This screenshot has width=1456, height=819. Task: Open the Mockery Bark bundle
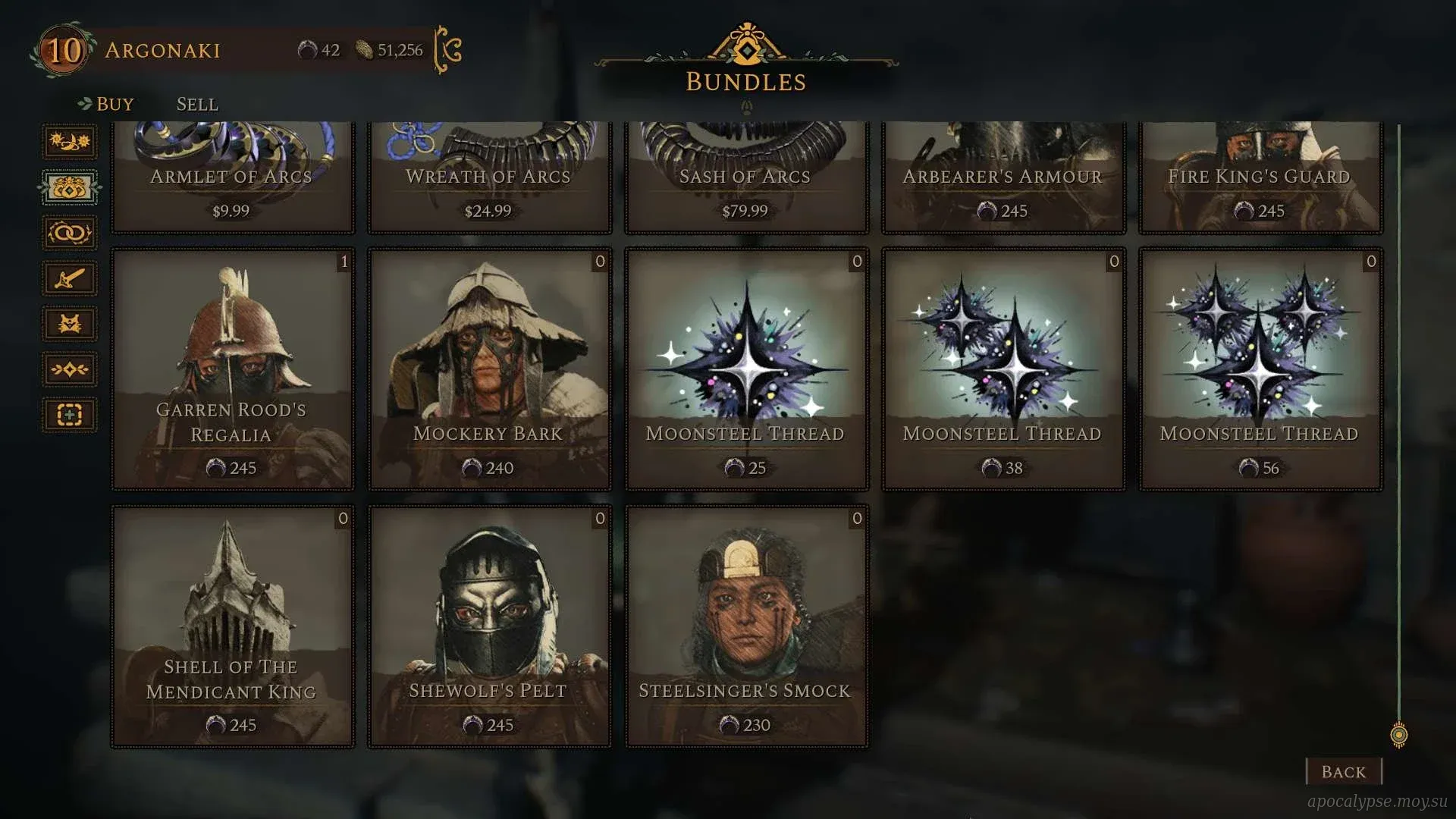click(489, 369)
